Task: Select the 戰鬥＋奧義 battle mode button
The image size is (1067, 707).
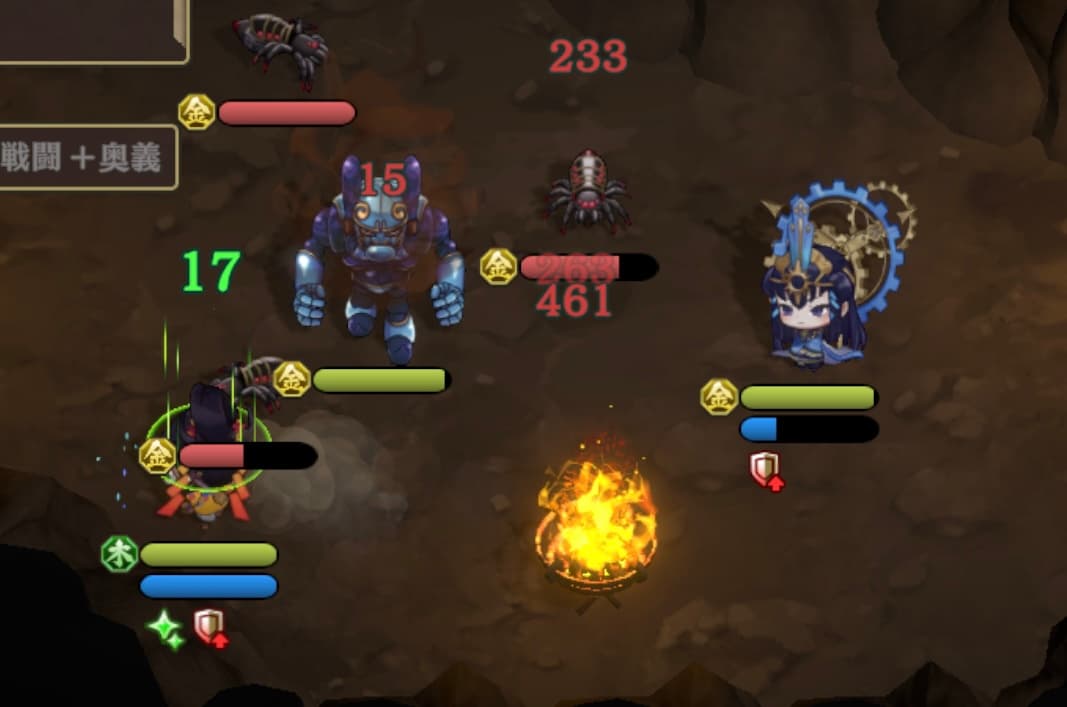Action: (x=85, y=158)
